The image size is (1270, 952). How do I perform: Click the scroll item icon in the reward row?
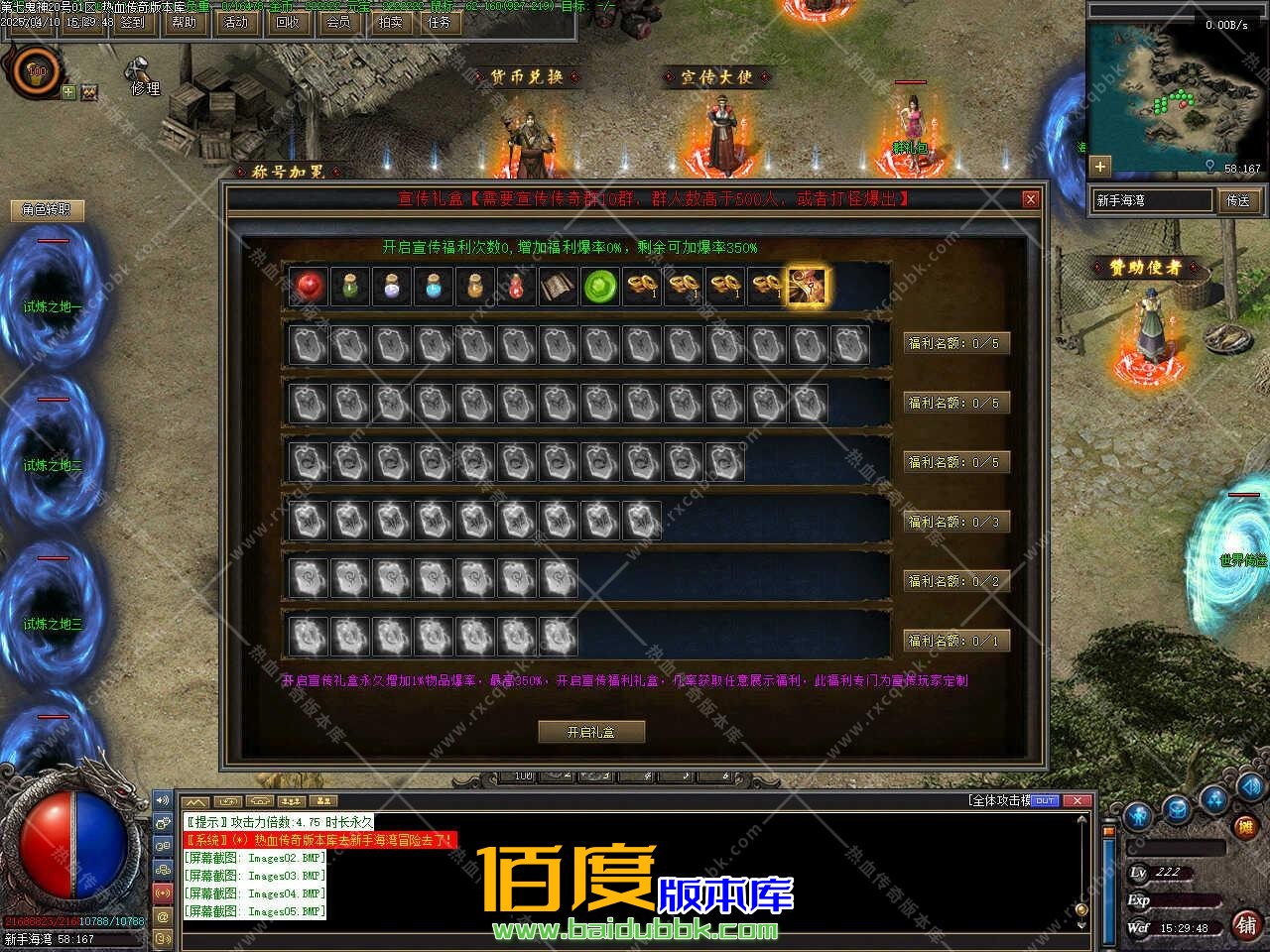pos(558,287)
